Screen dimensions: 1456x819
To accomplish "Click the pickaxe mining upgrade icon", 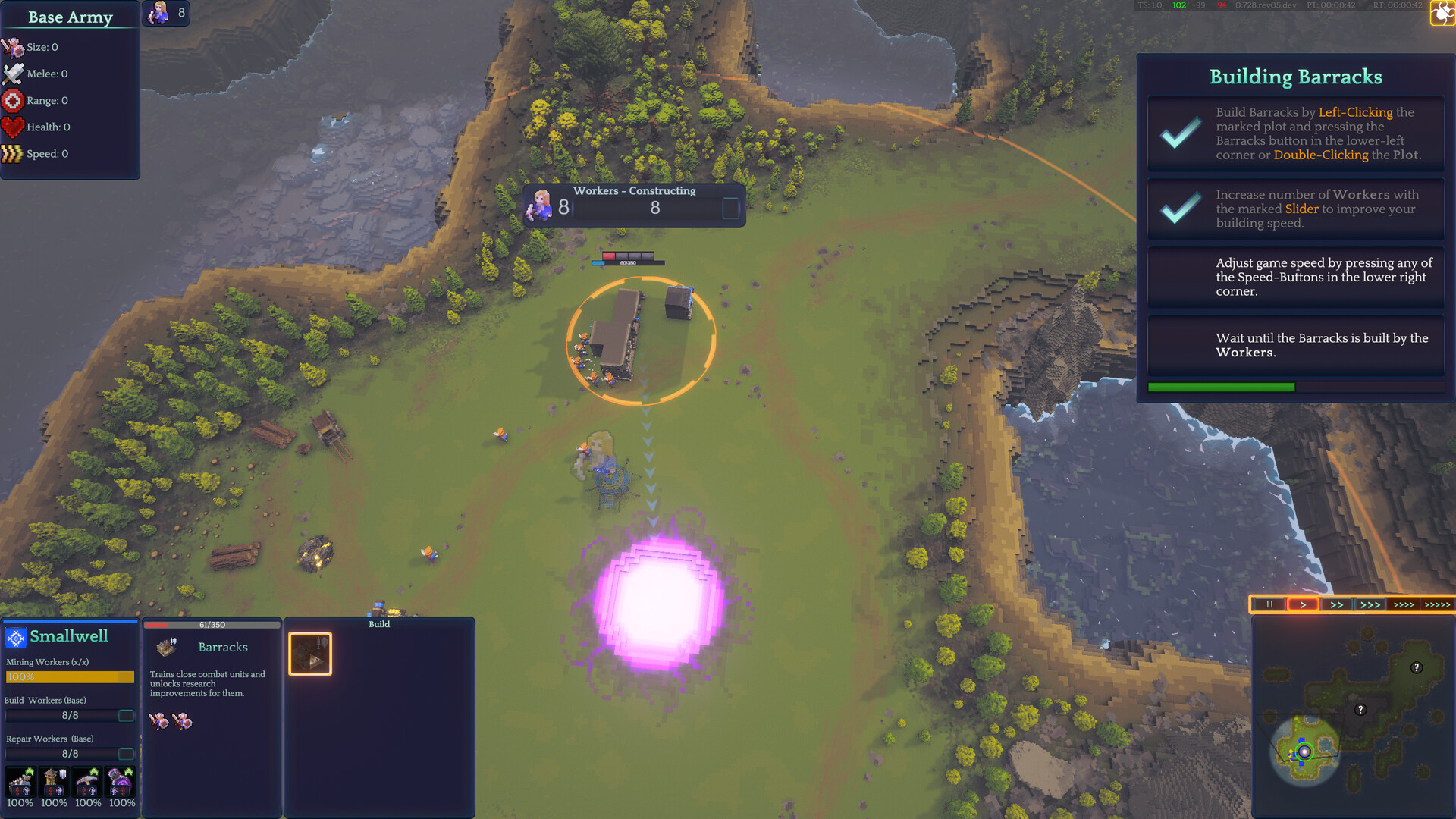I will click(86, 783).
